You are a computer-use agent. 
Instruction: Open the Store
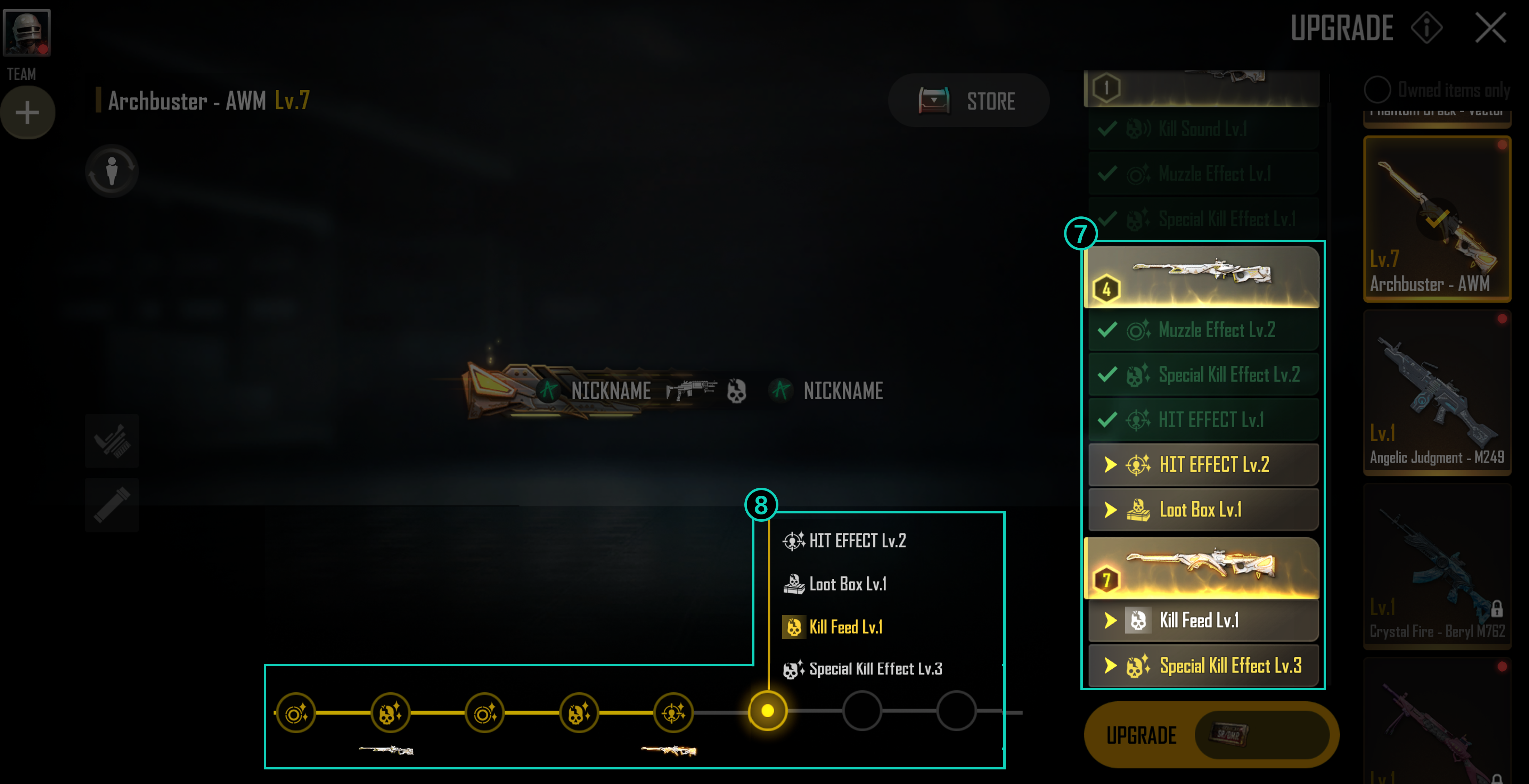(x=969, y=101)
